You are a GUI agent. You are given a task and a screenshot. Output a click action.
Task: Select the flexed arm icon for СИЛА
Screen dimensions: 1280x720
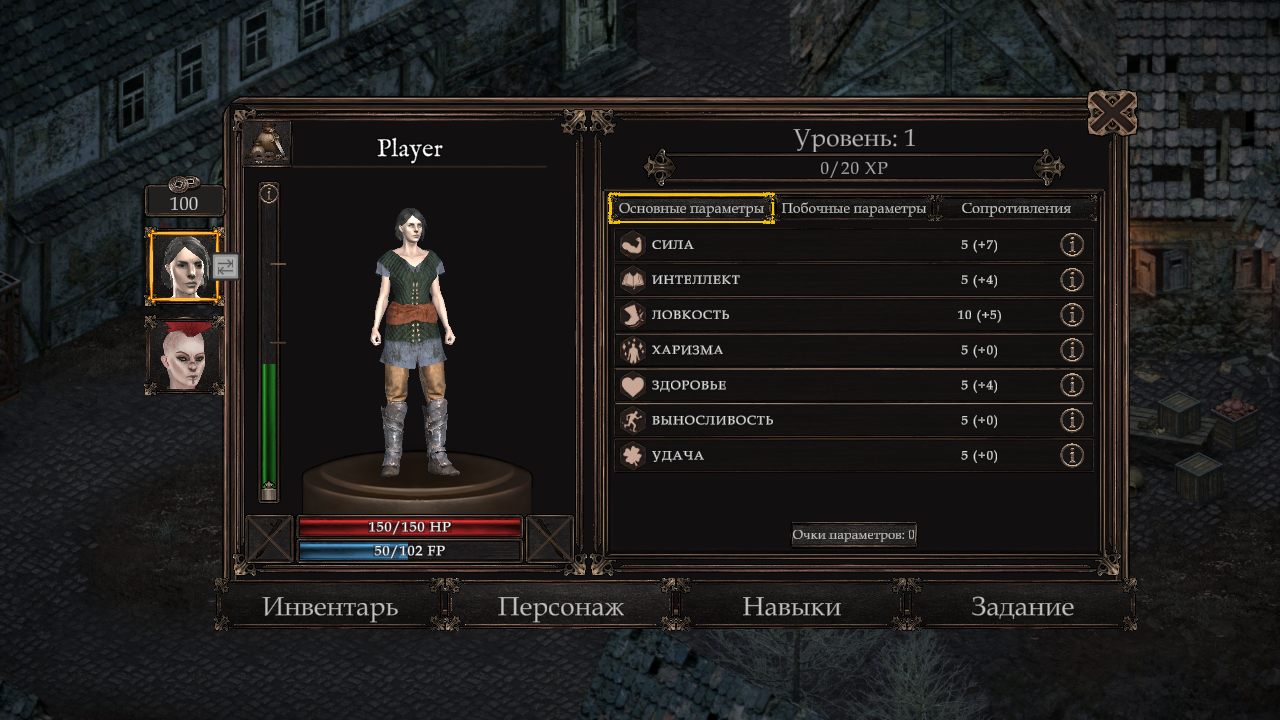pyautogui.click(x=634, y=243)
